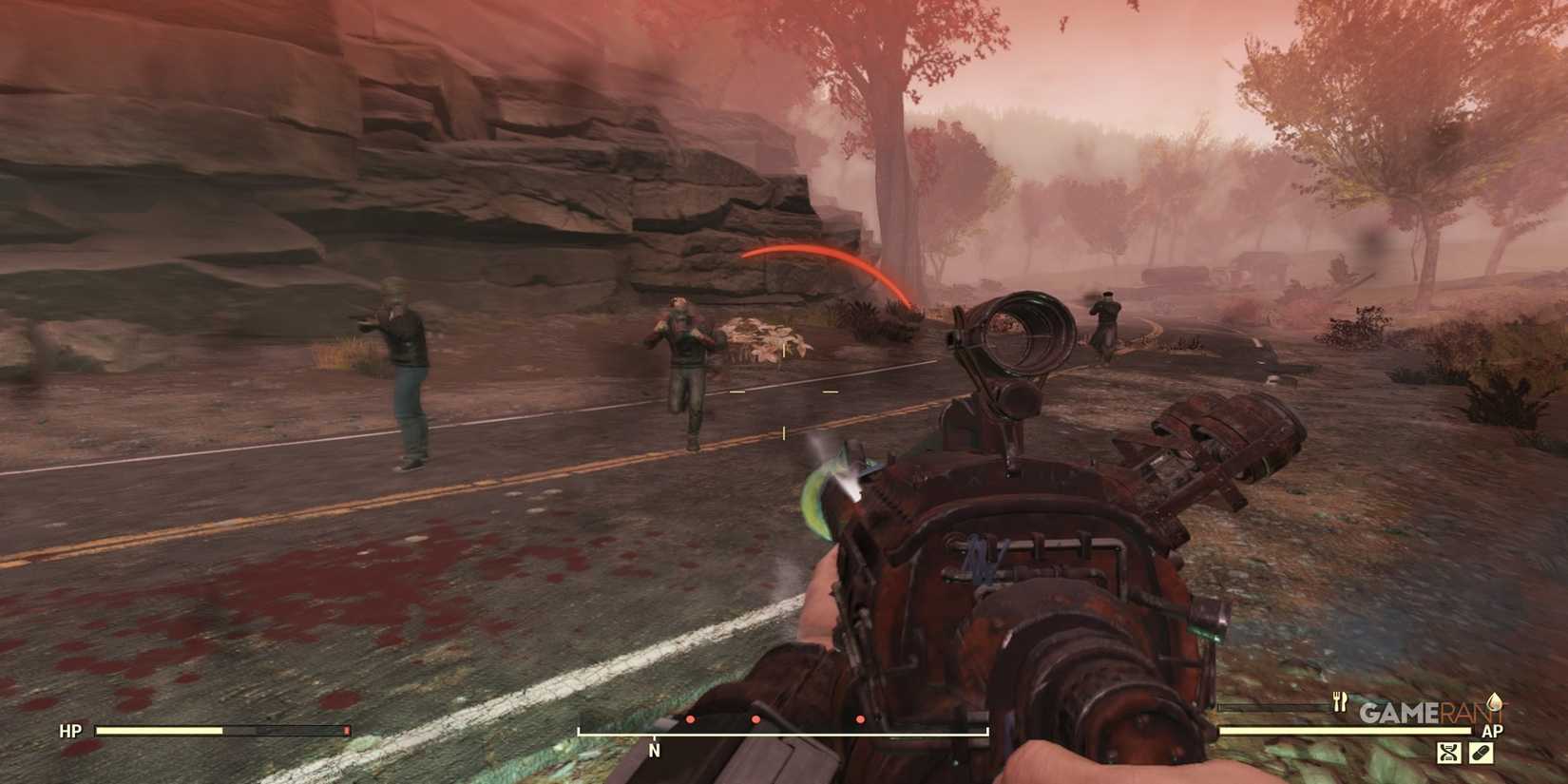
Task: Click the red cap on the HP bar
Action: point(346,730)
